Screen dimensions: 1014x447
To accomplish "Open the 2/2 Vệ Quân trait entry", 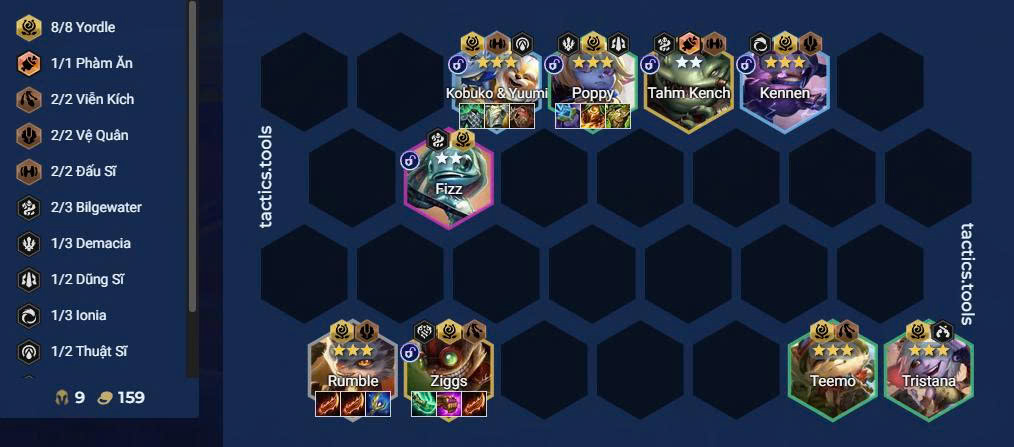I will click(89, 135).
